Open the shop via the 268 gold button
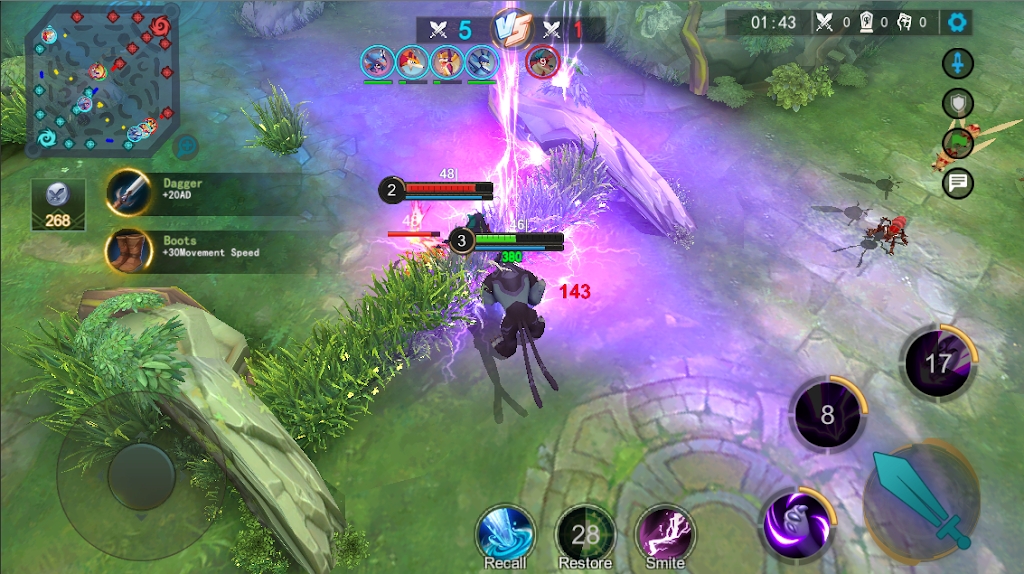 pos(58,205)
